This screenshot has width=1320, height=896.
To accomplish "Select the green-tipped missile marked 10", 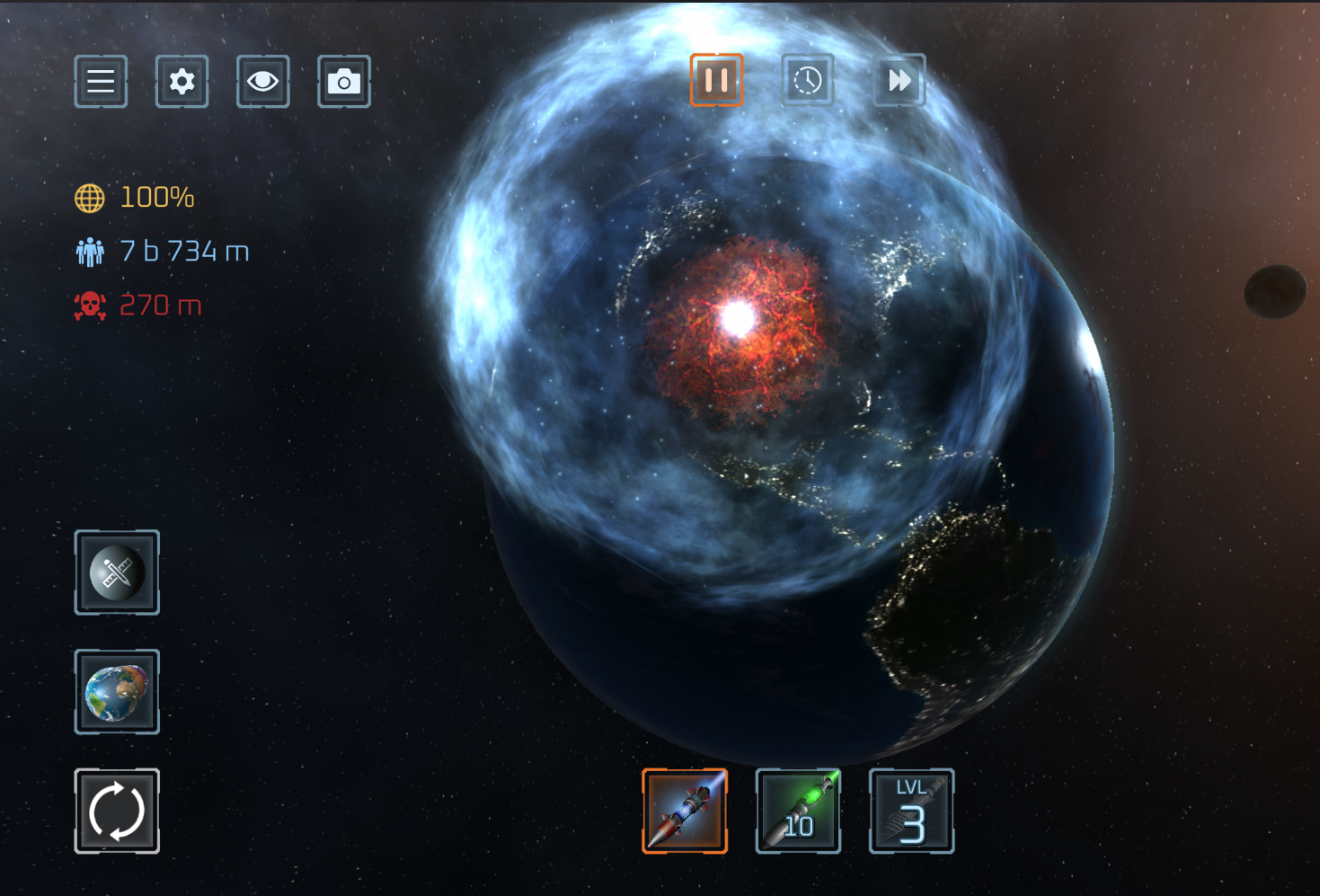I will (x=798, y=811).
